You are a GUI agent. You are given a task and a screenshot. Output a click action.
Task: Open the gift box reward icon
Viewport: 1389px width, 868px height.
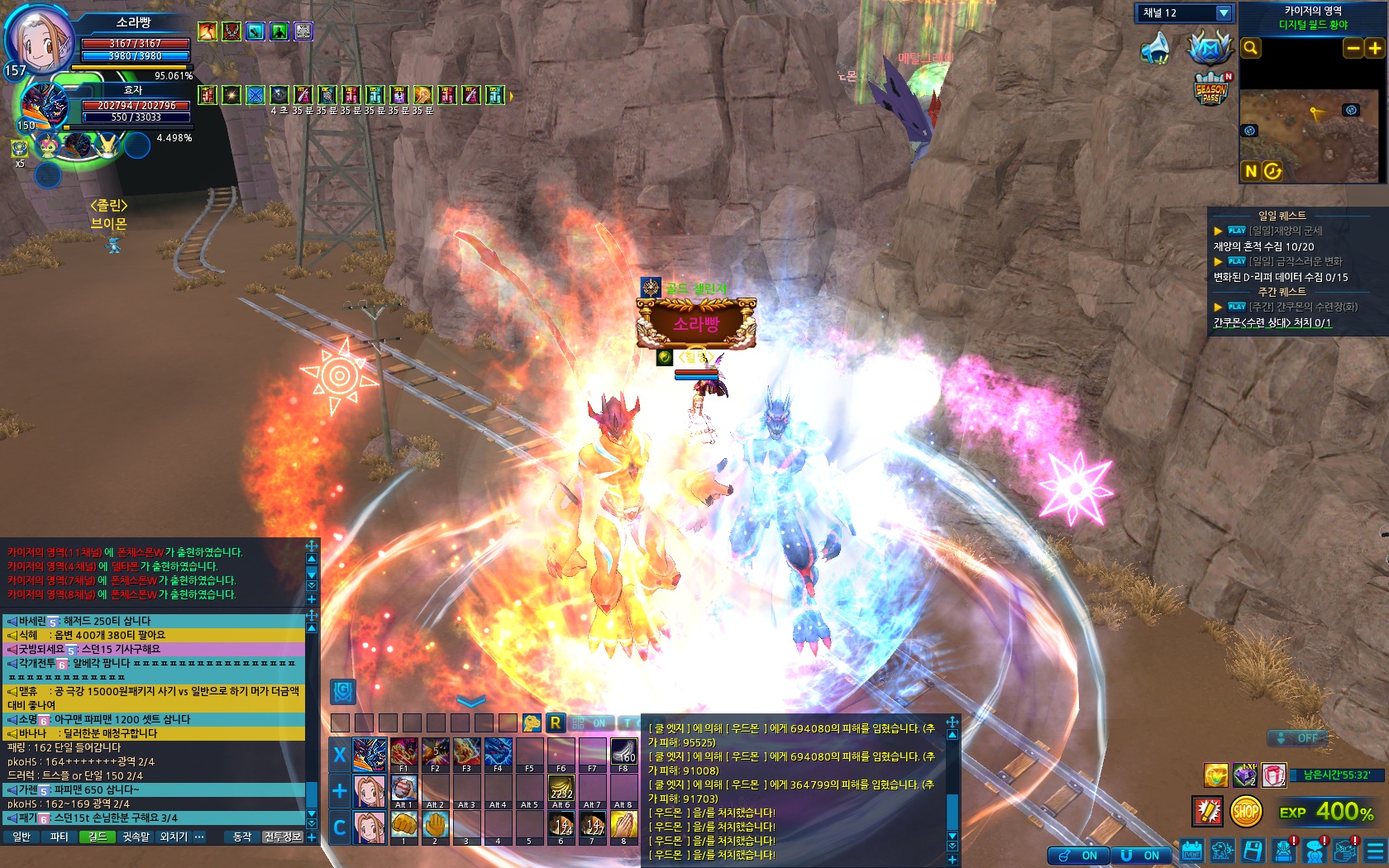[1273, 775]
